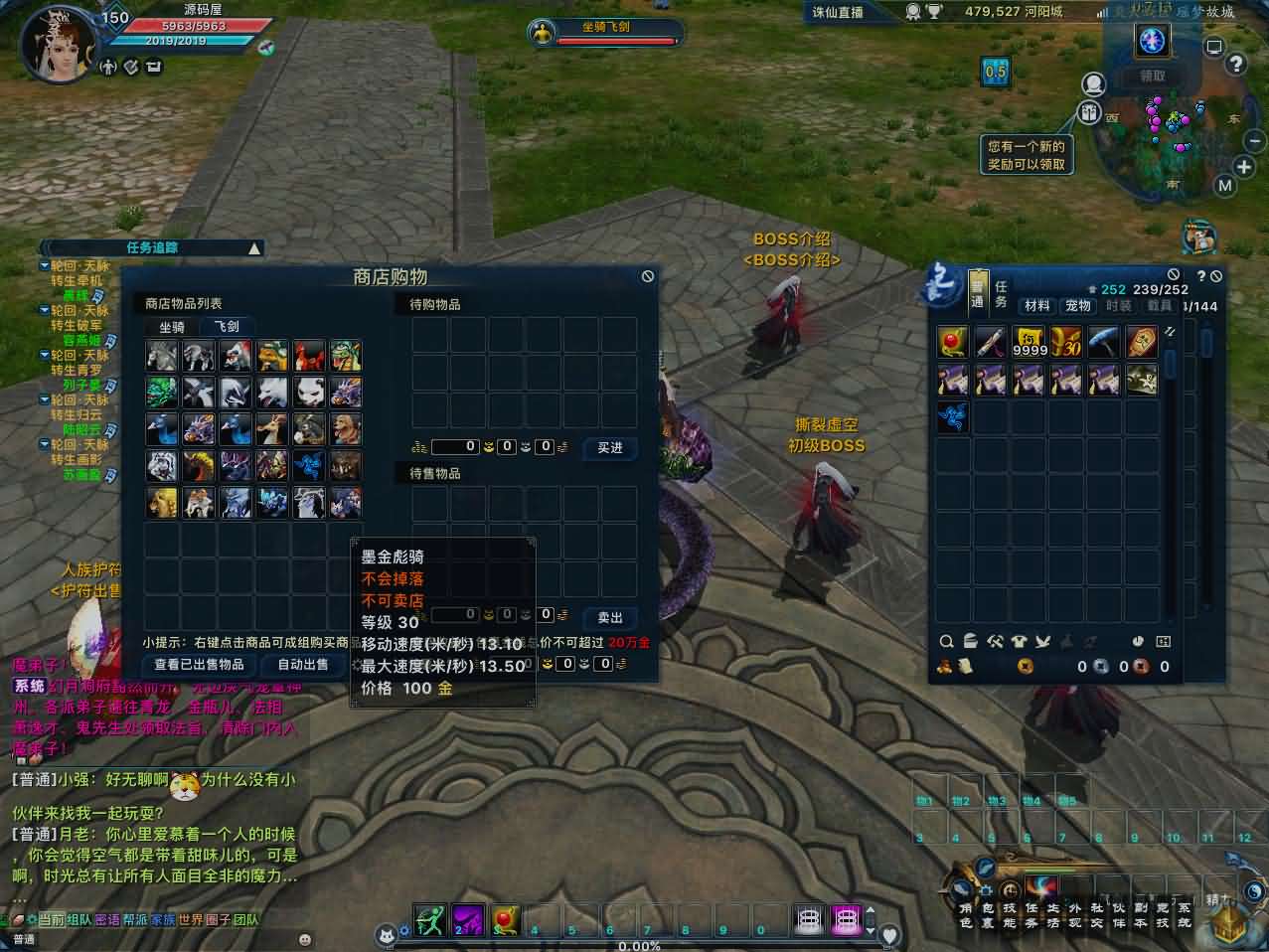Viewport: 1269px width, 952px height.
Task: Switch to the 飞剑 flying sword tab
Action: point(227,327)
